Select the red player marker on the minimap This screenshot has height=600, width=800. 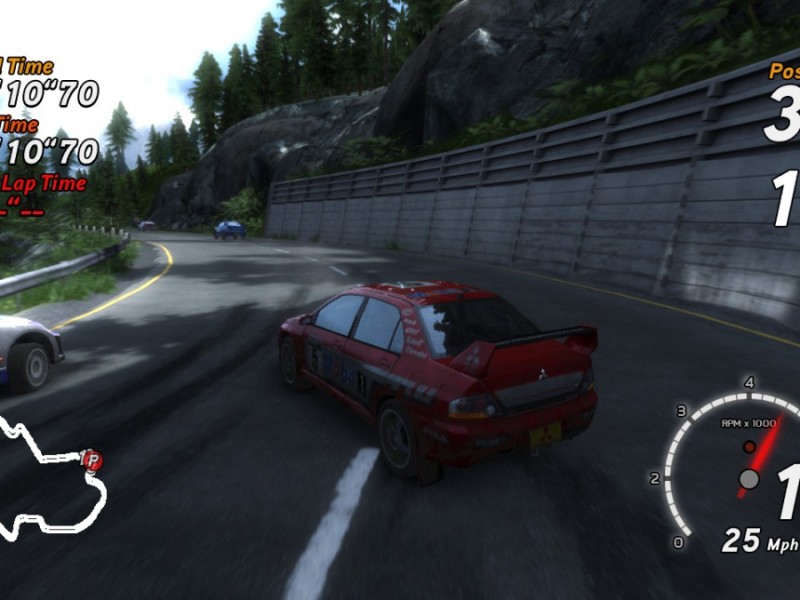(93, 460)
